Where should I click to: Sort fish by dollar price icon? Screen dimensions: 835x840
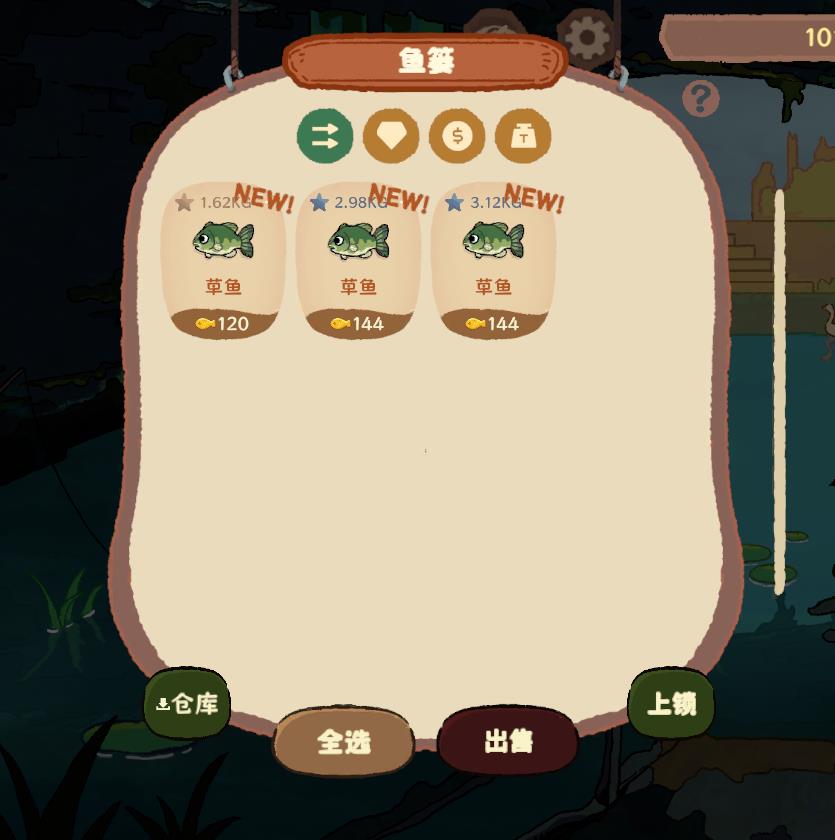[x=457, y=136]
